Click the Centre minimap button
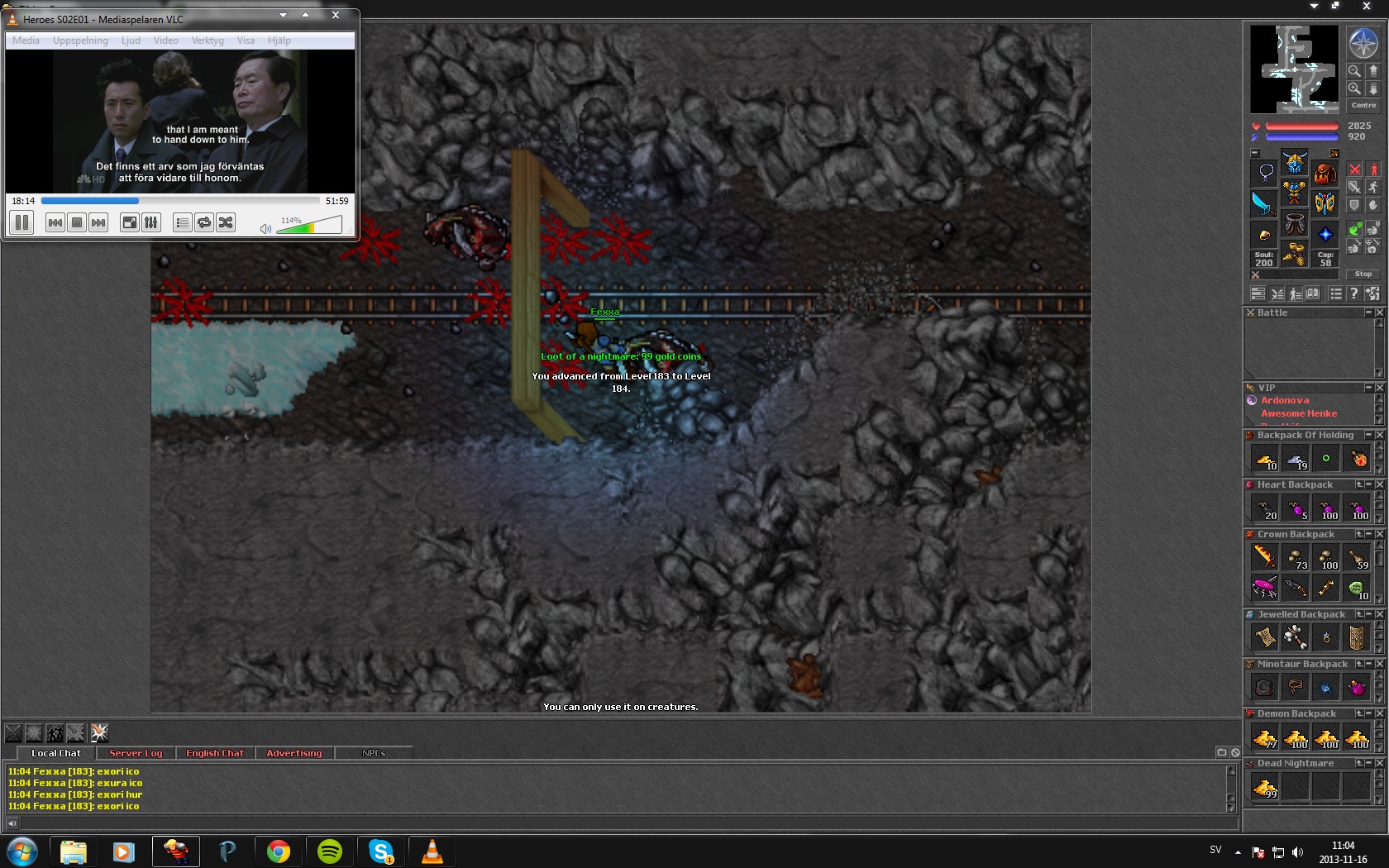The width and height of the screenshot is (1389, 868). [x=1363, y=106]
